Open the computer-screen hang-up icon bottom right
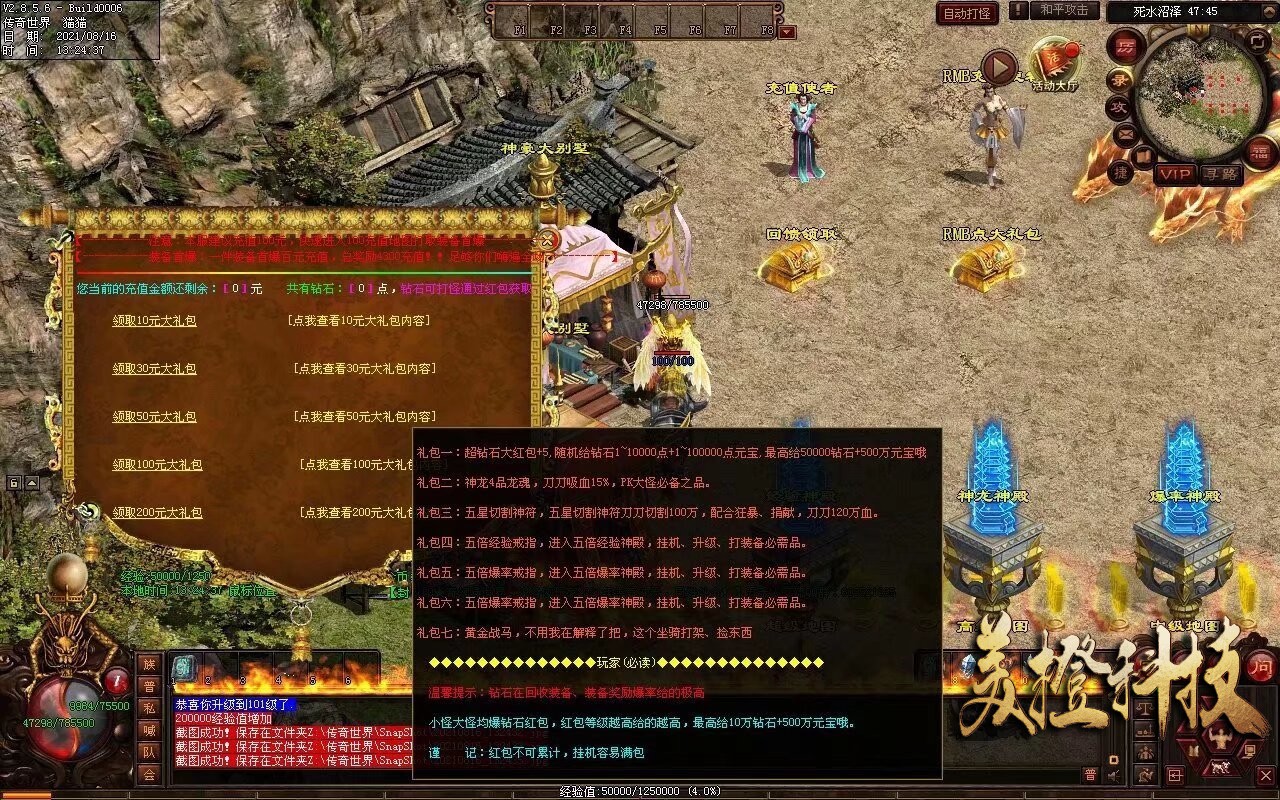 pyautogui.click(x=1250, y=751)
